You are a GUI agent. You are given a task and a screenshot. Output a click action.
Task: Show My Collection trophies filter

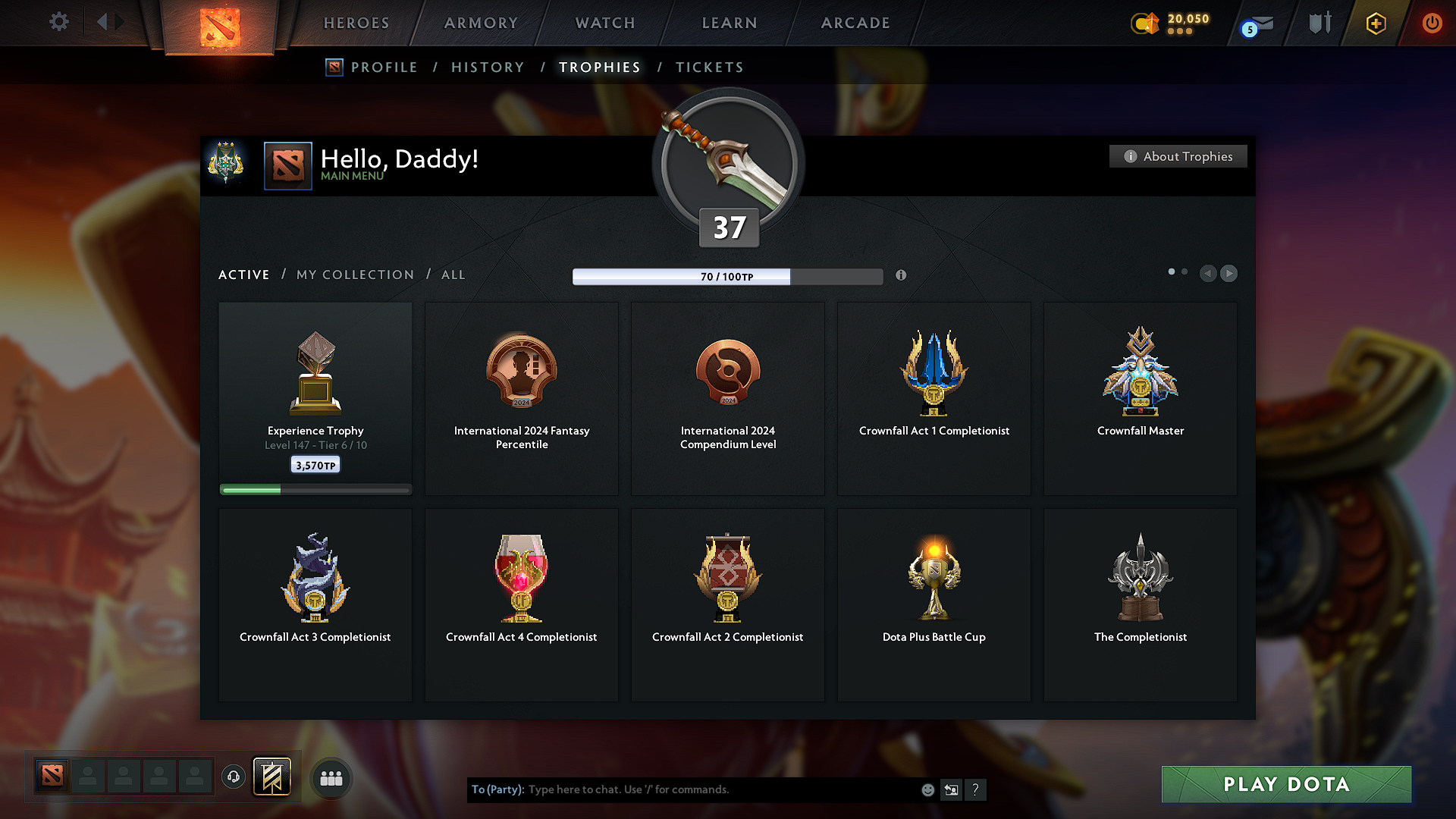(x=355, y=275)
